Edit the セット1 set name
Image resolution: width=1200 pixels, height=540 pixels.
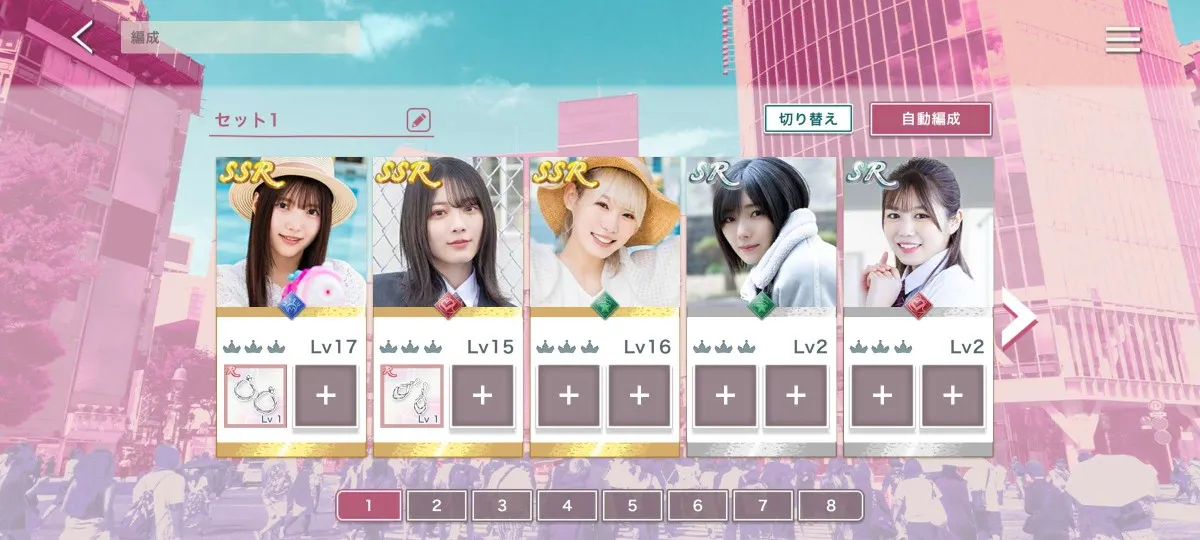[x=418, y=120]
